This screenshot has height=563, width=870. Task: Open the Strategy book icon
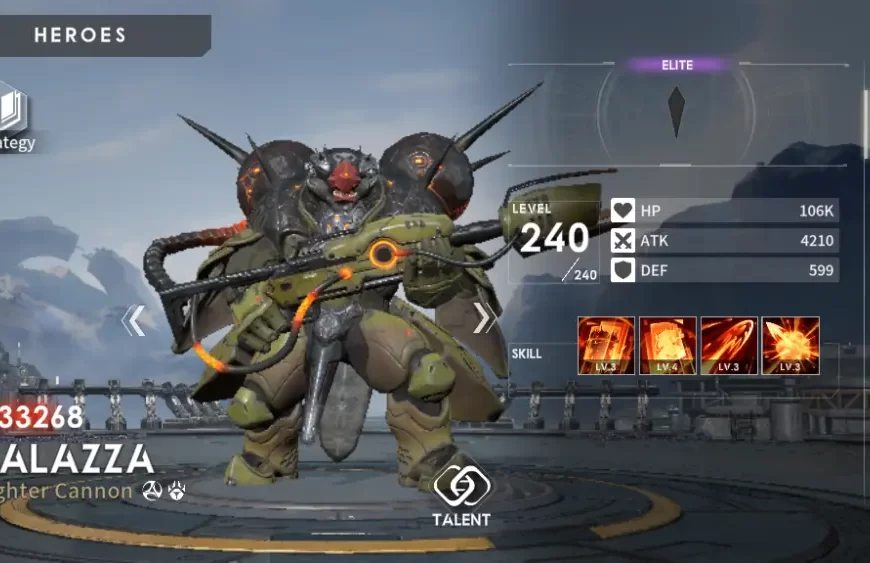click(x=13, y=114)
